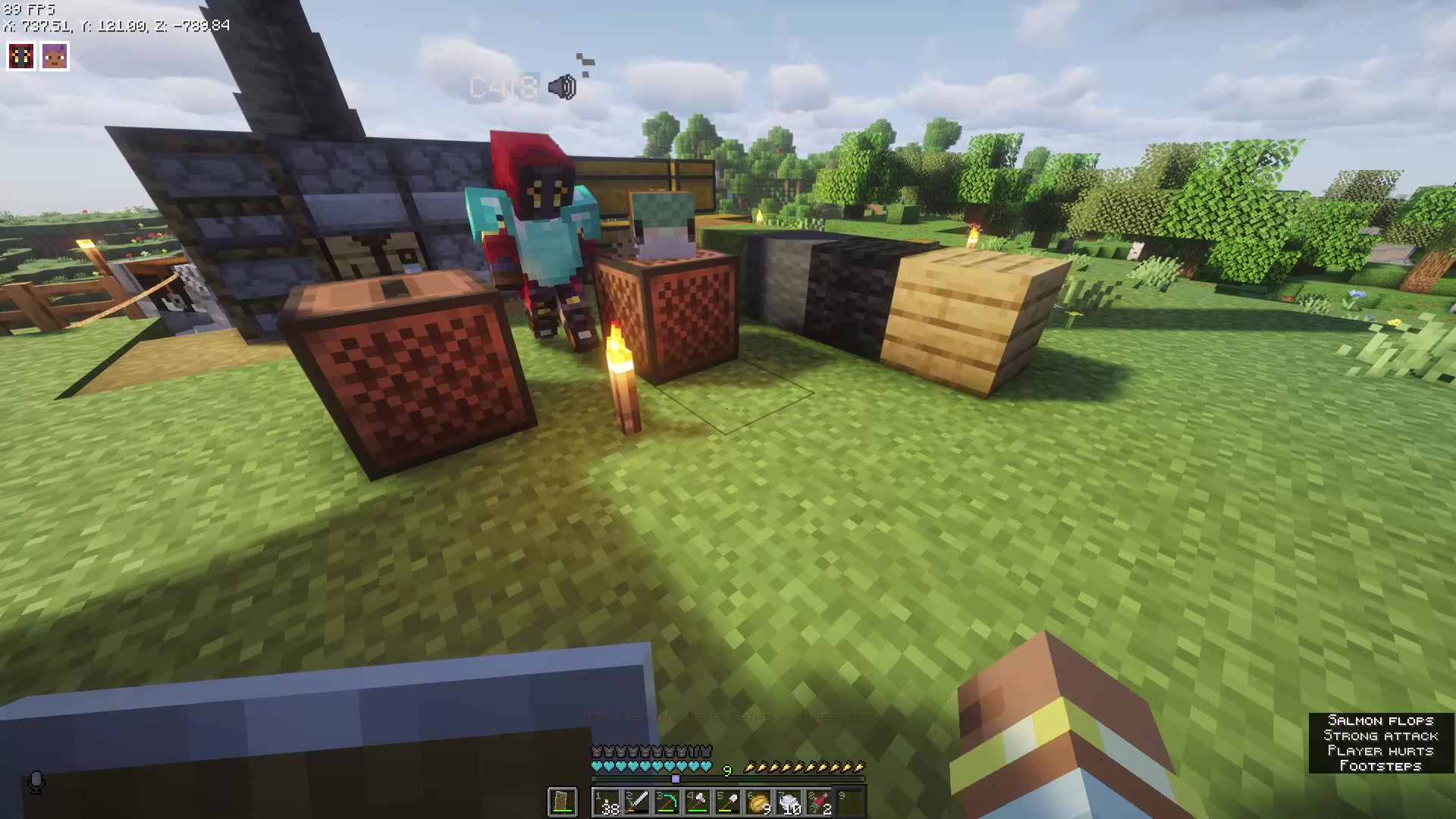Equip the diamond pickaxe in hotbar slot 3
The width and height of the screenshot is (1456, 819).
point(667,802)
